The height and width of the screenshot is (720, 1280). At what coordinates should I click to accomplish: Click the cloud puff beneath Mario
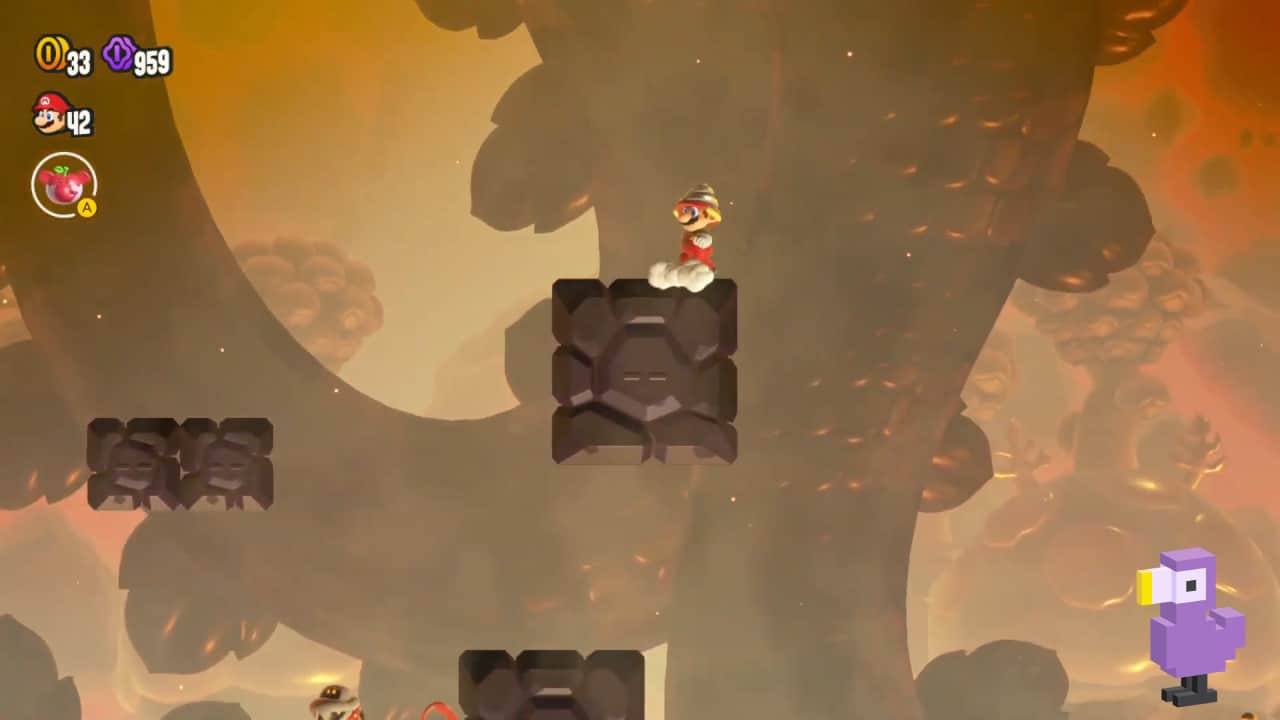point(678,273)
